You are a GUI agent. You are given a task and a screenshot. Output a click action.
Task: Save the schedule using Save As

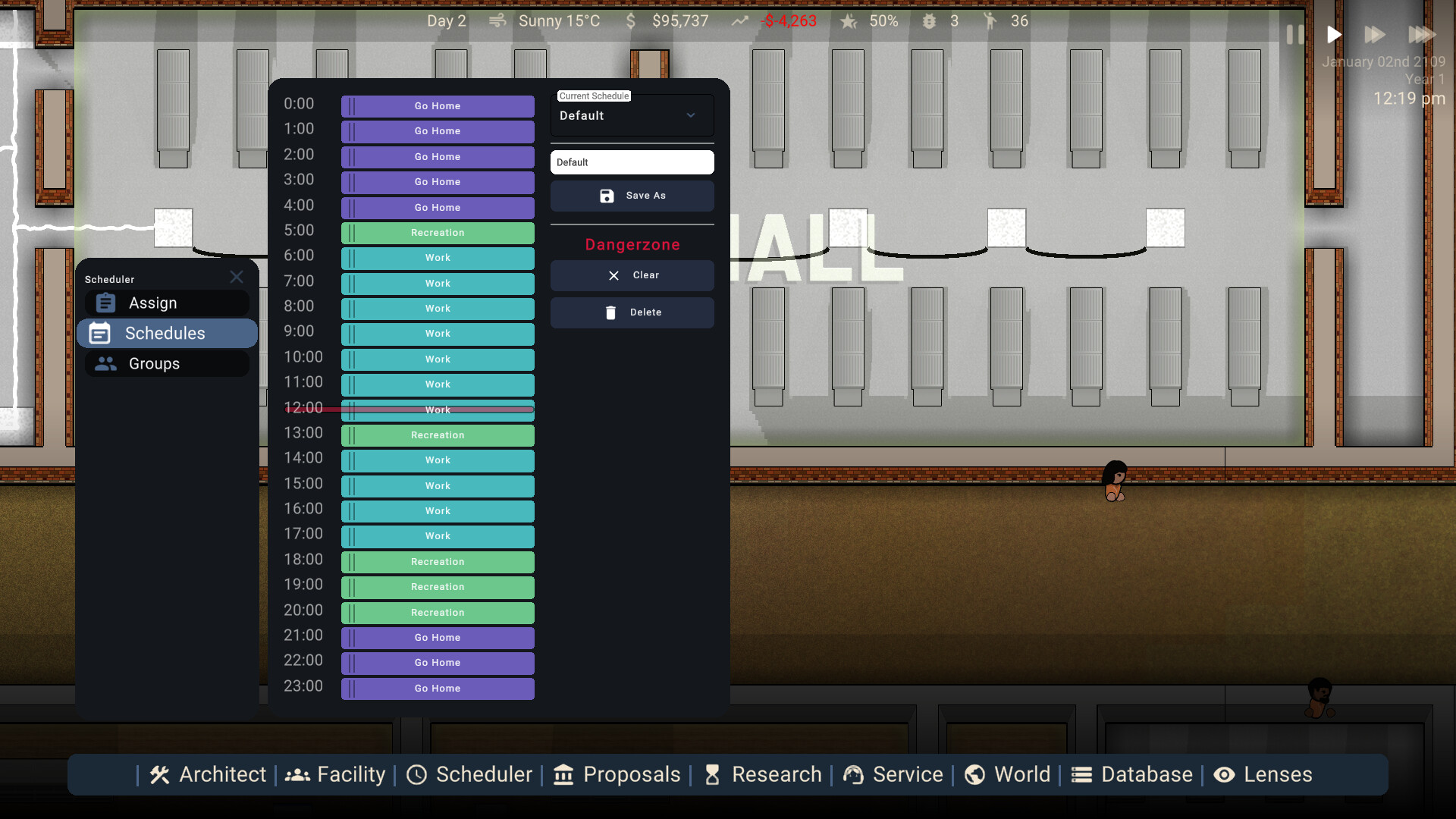tap(632, 196)
